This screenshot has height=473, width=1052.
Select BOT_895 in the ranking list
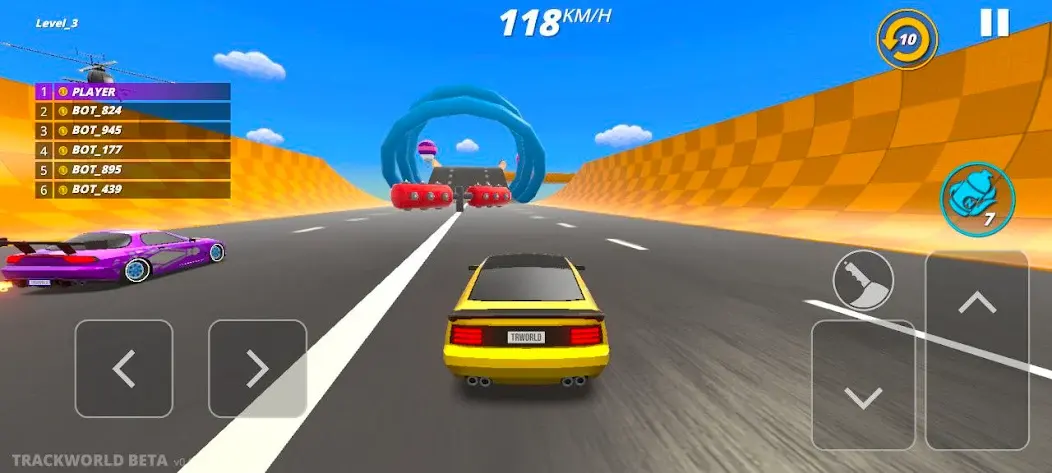[x=133, y=169]
